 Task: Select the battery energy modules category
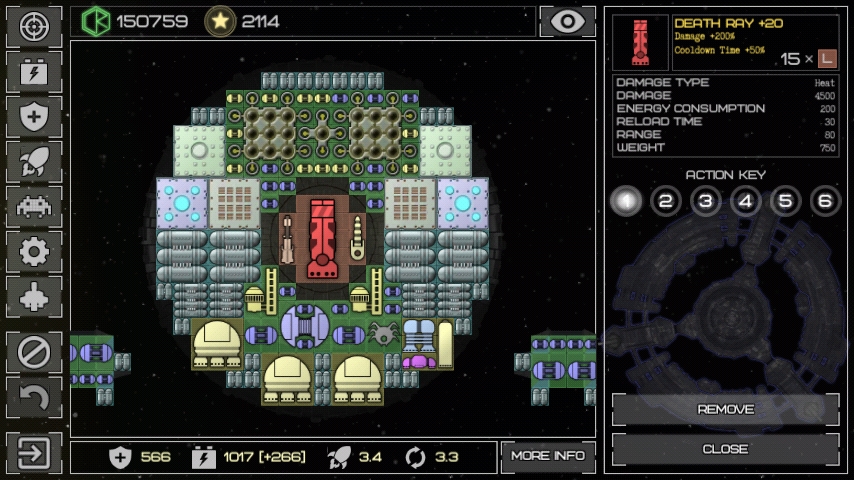[34, 72]
